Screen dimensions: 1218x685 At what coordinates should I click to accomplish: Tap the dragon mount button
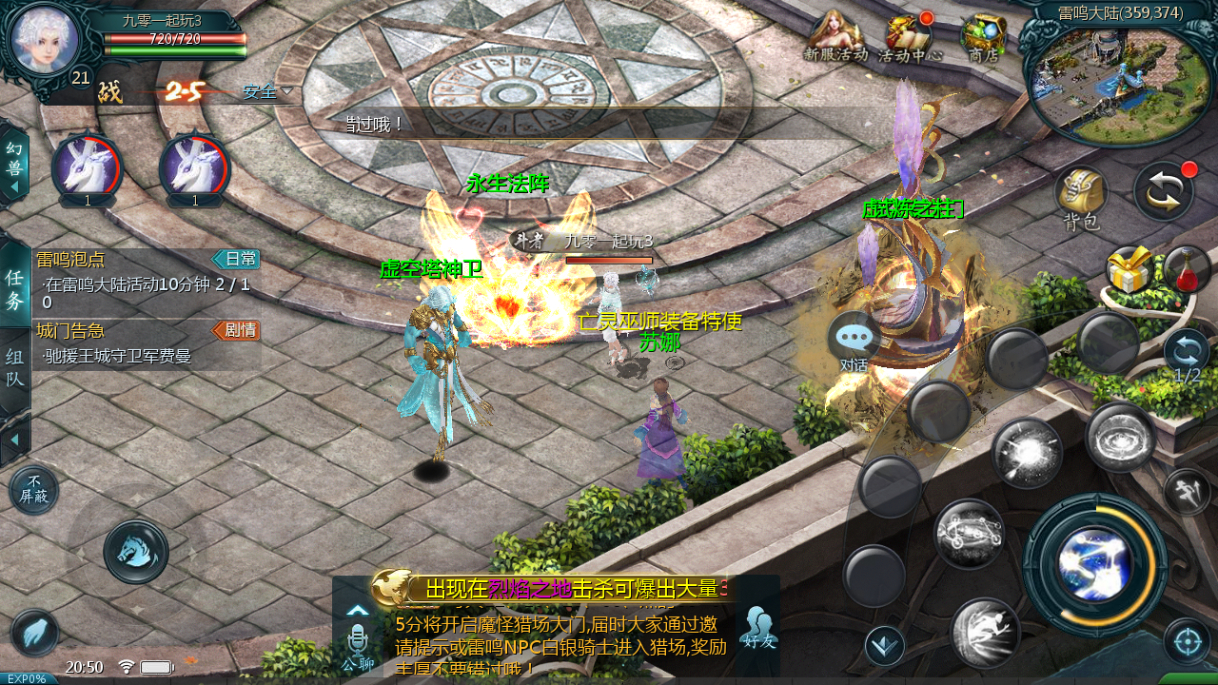pos(136,551)
